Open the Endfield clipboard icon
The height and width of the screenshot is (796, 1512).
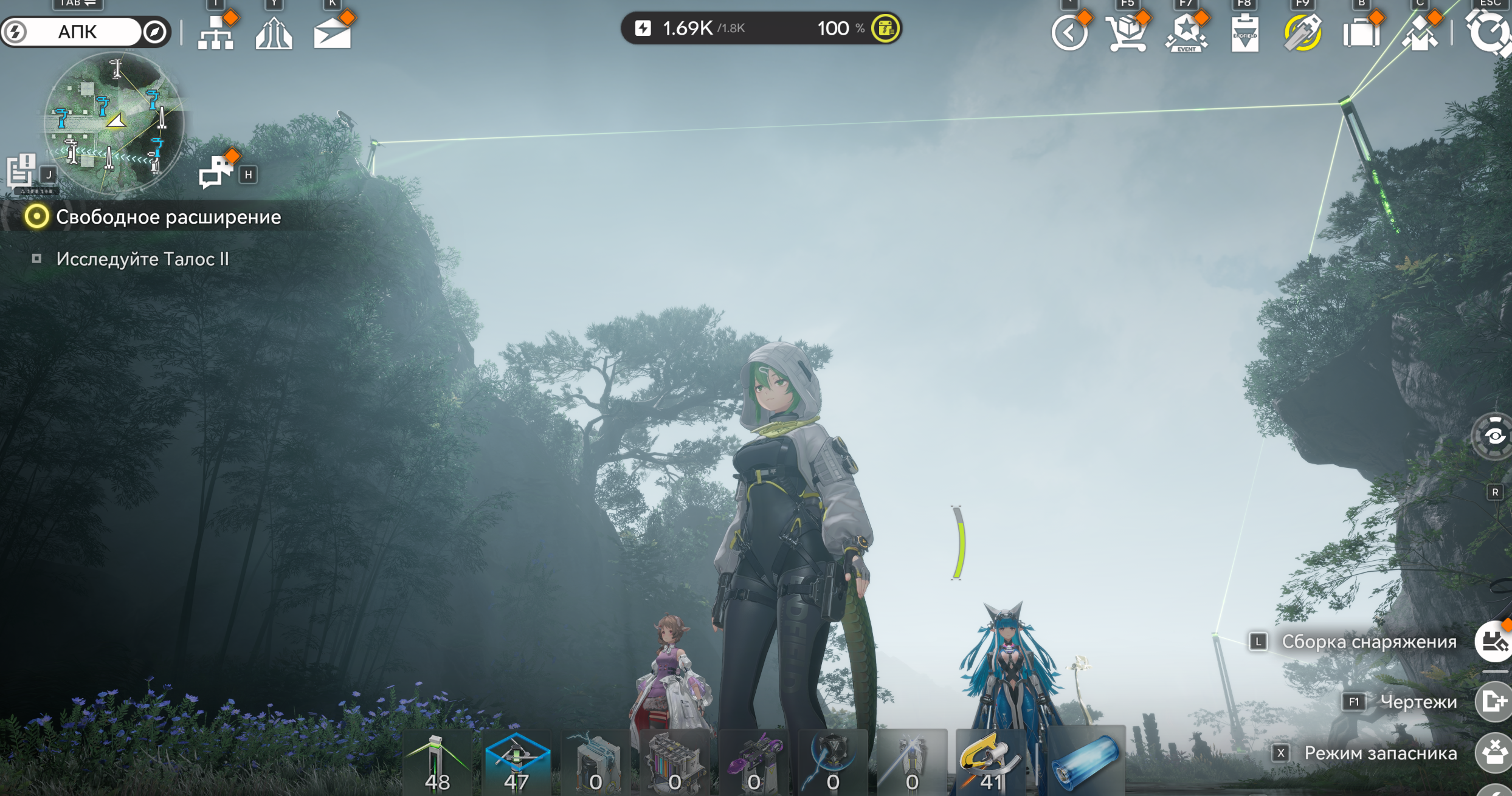(x=1244, y=35)
